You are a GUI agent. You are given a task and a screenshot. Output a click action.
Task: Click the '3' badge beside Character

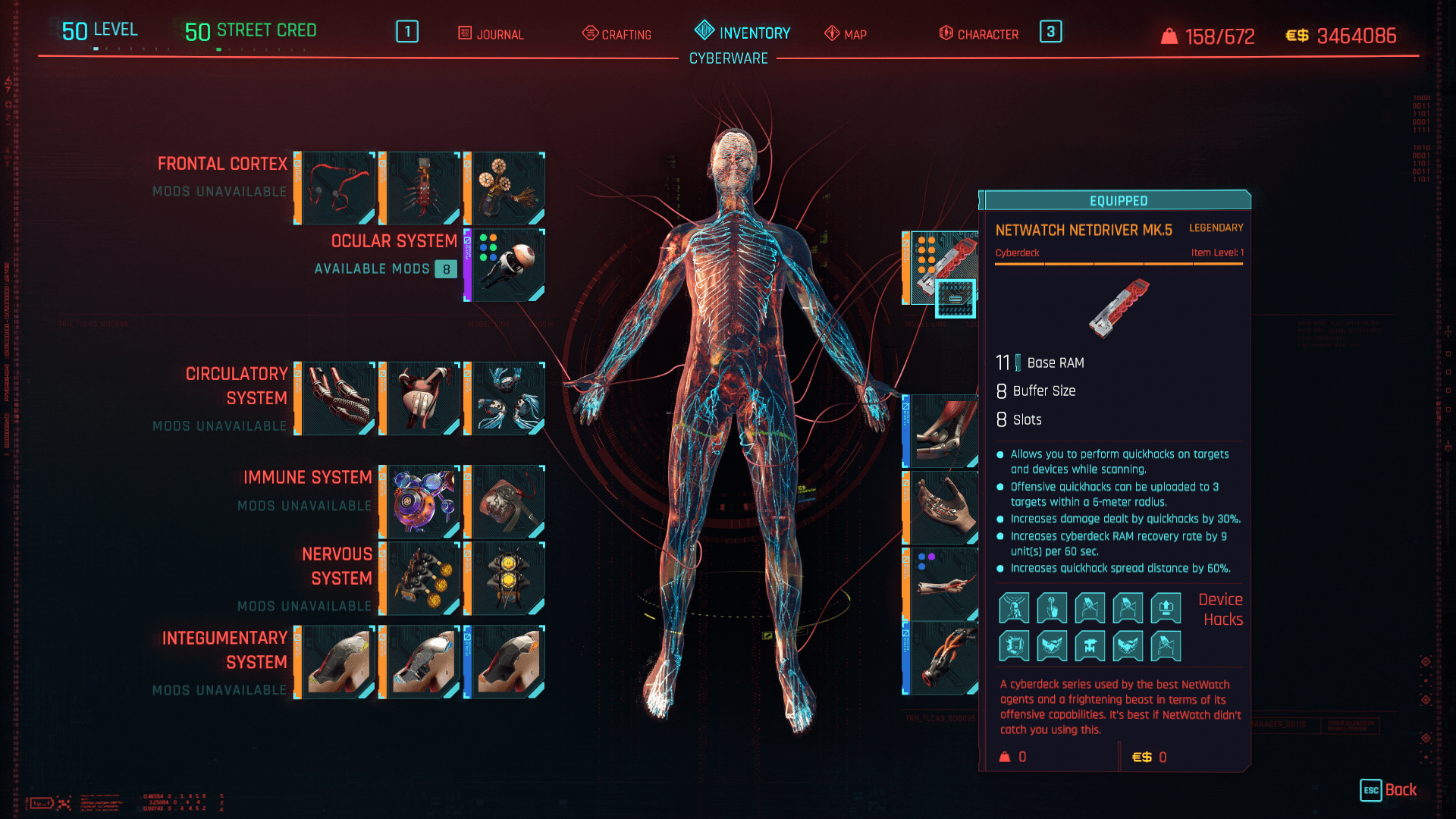[x=1050, y=33]
